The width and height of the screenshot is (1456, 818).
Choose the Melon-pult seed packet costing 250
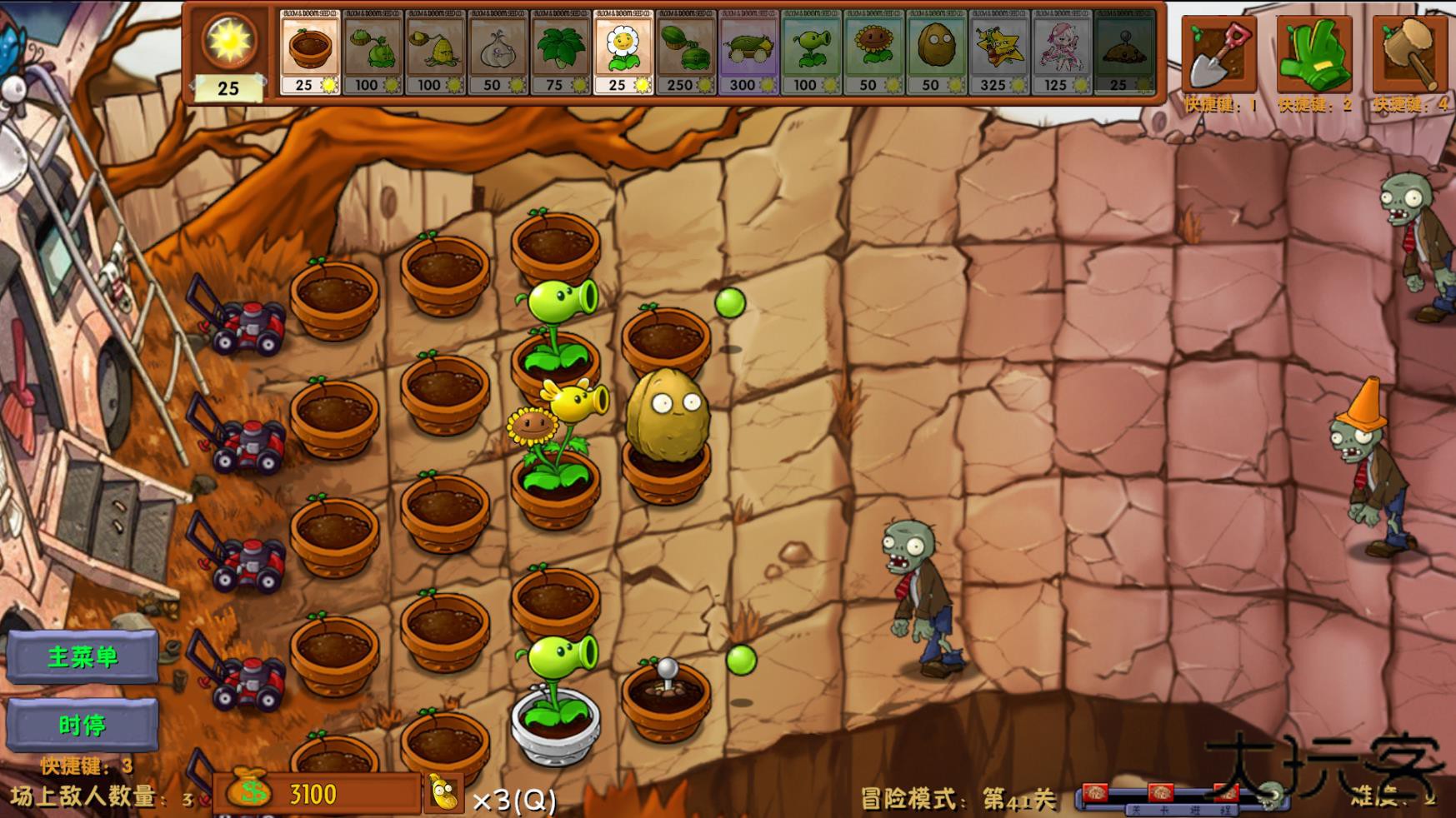coord(685,50)
